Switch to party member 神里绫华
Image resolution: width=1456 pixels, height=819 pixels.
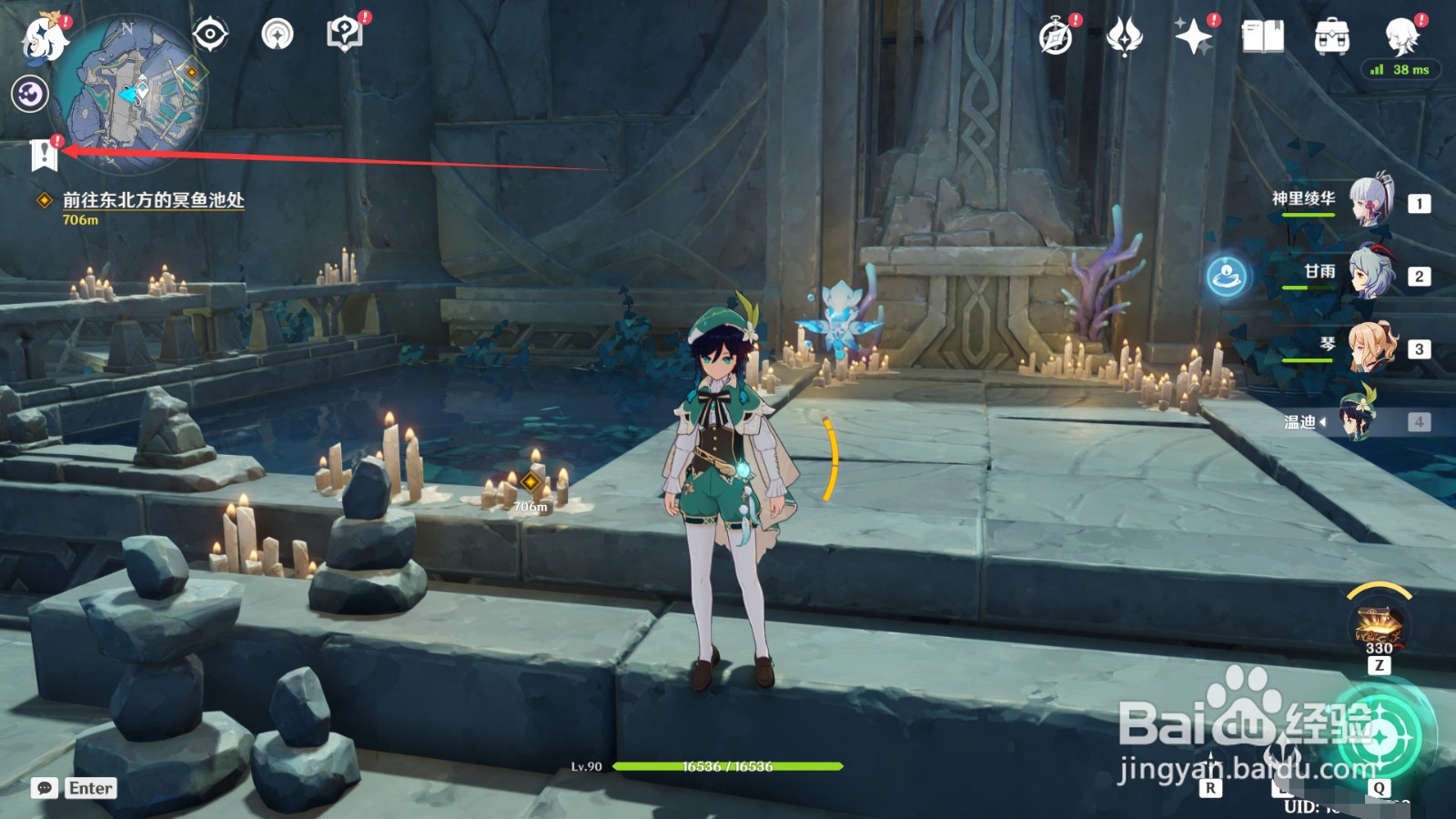coord(1370,200)
